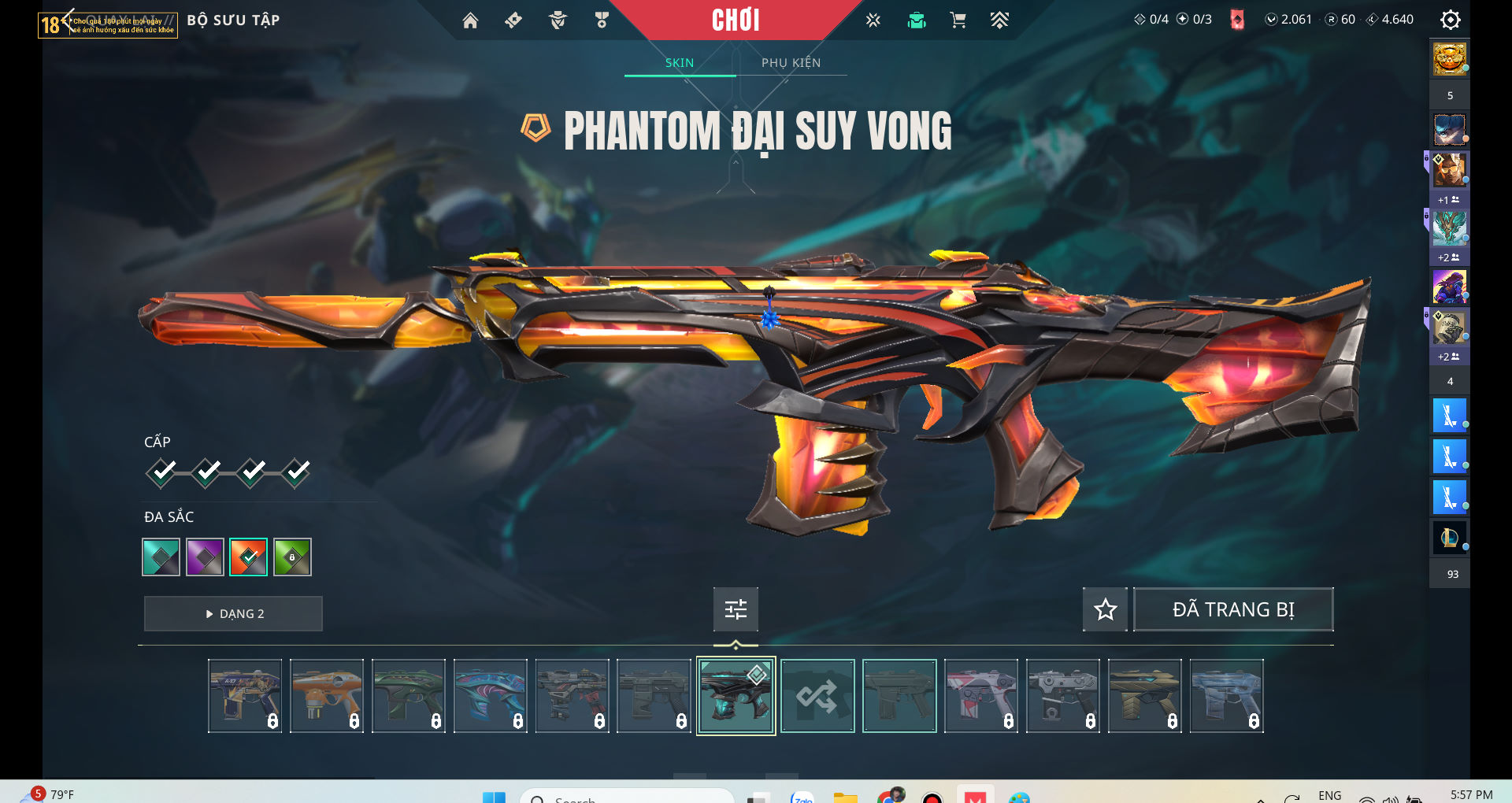Select the orange-red color variant swatch
Viewport: 1512px width, 803px height.
249,557
